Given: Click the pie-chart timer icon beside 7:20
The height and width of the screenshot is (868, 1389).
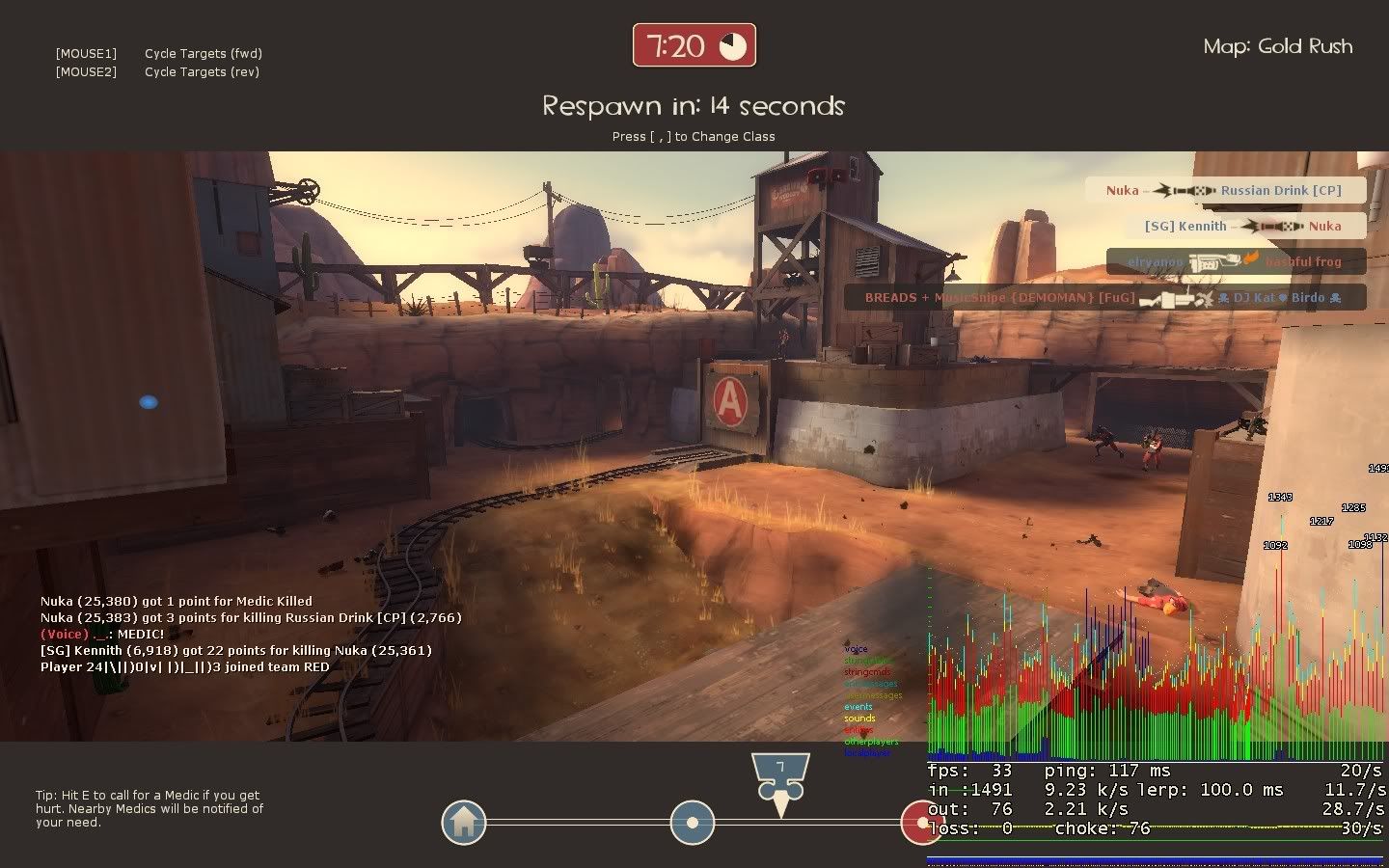Looking at the screenshot, I should [735, 43].
